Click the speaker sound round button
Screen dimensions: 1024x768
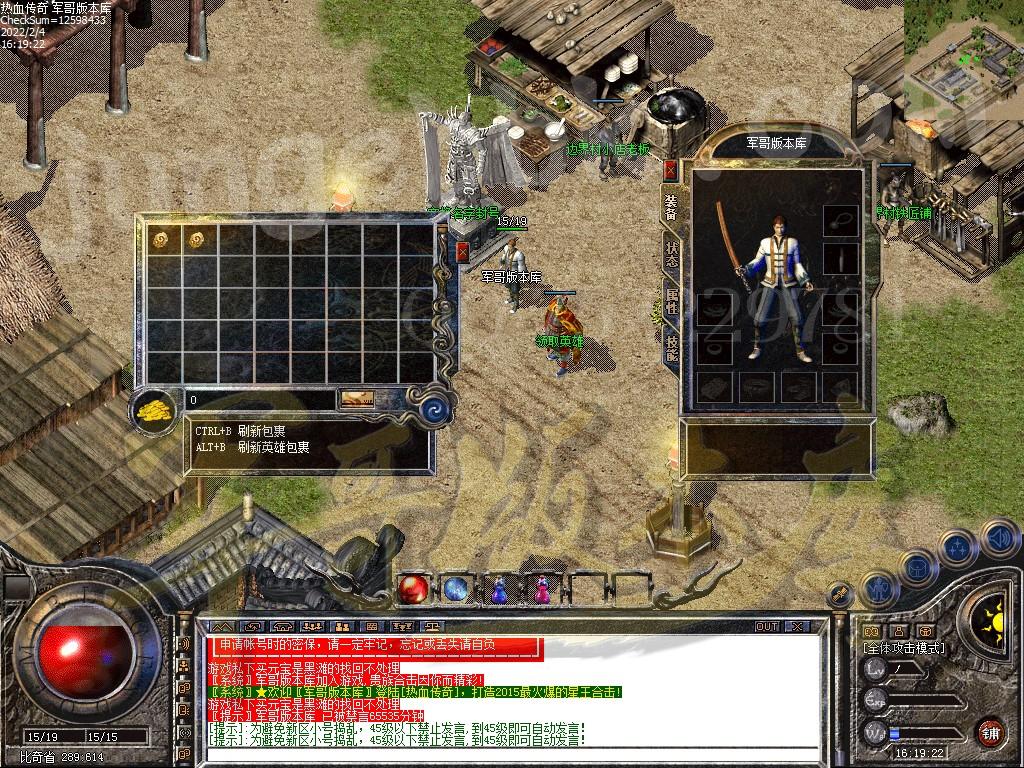pyautogui.click(x=1001, y=539)
